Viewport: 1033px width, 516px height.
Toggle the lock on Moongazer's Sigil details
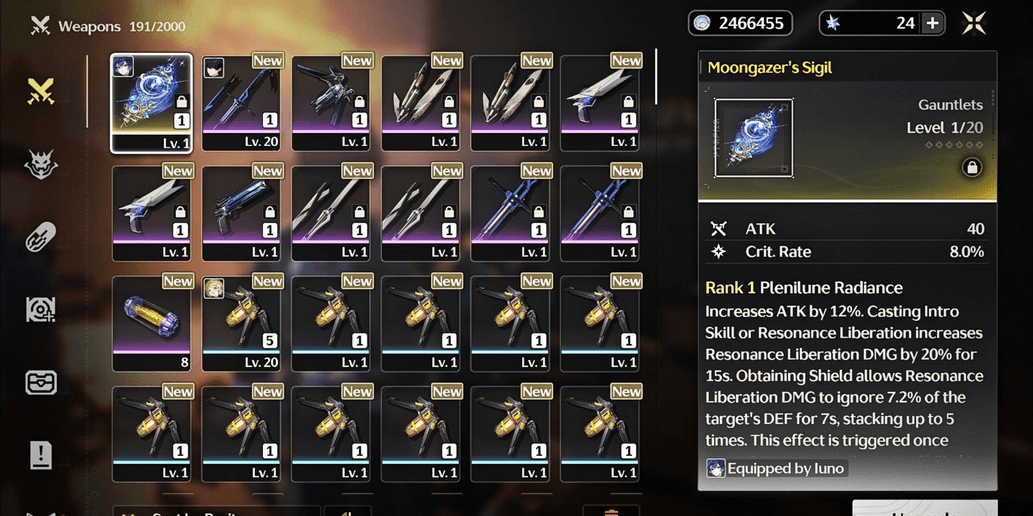pyautogui.click(x=971, y=168)
